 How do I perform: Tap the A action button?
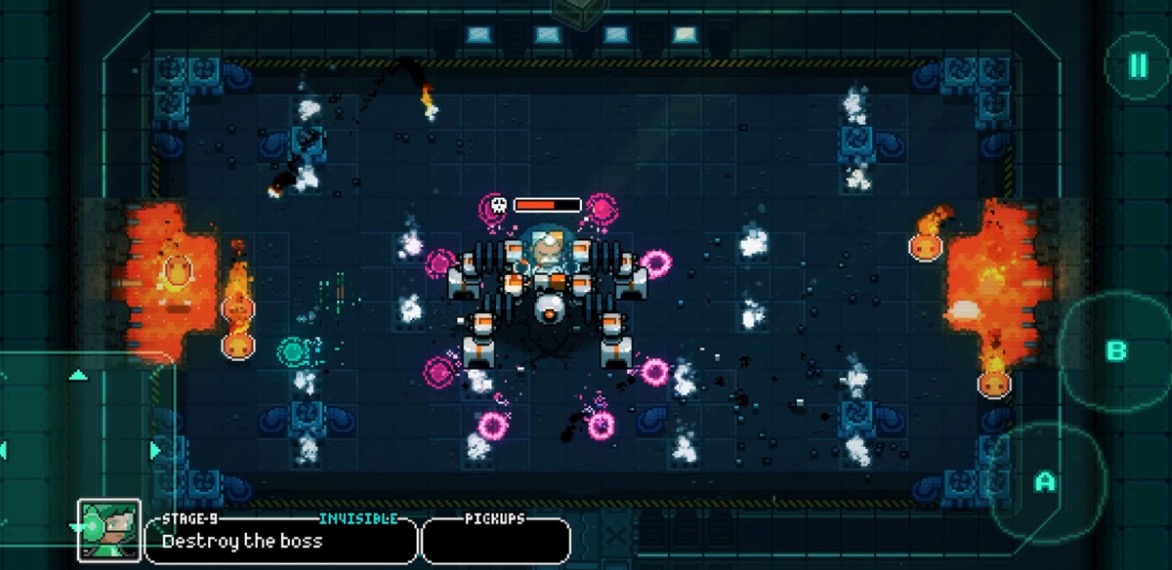(x=1045, y=482)
